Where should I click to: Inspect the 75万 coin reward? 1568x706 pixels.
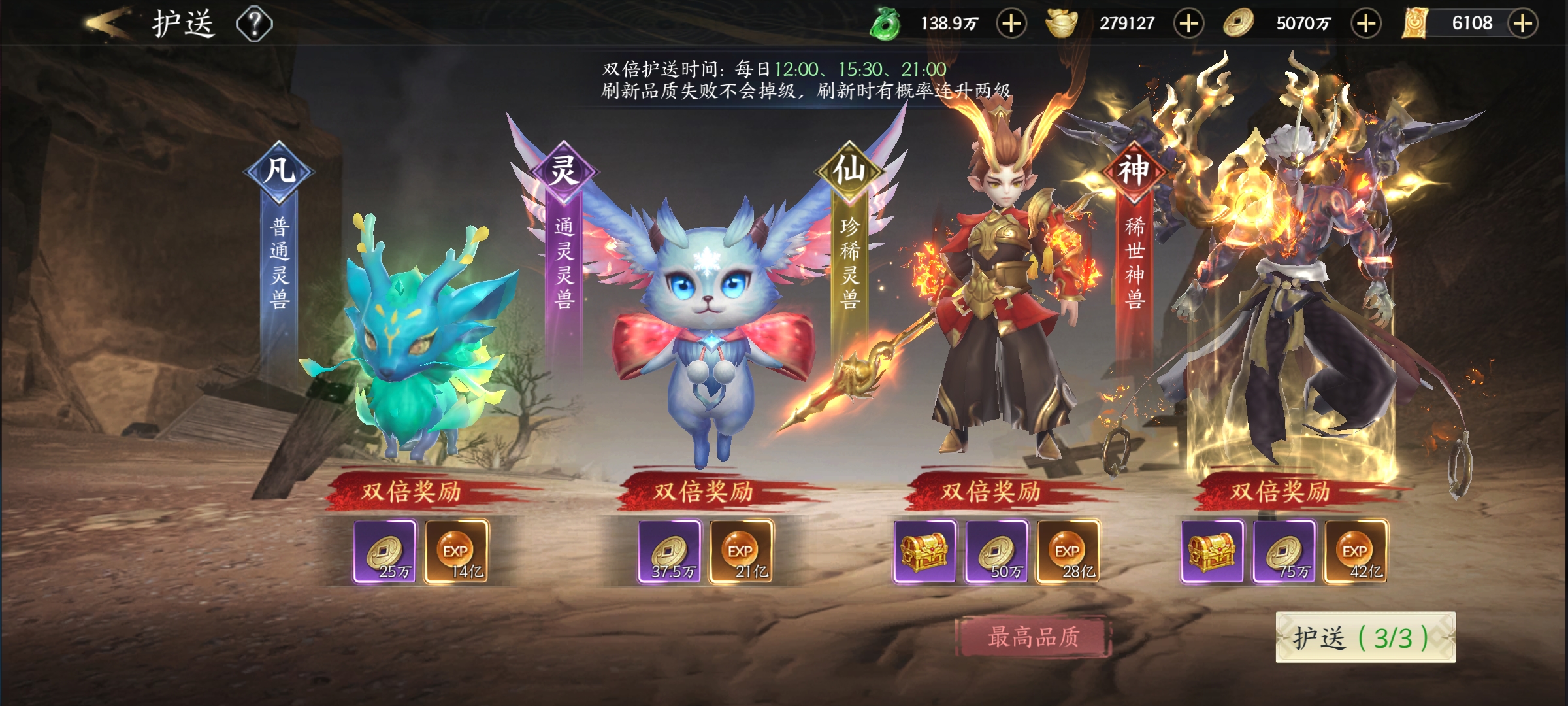pos(1284,552)
